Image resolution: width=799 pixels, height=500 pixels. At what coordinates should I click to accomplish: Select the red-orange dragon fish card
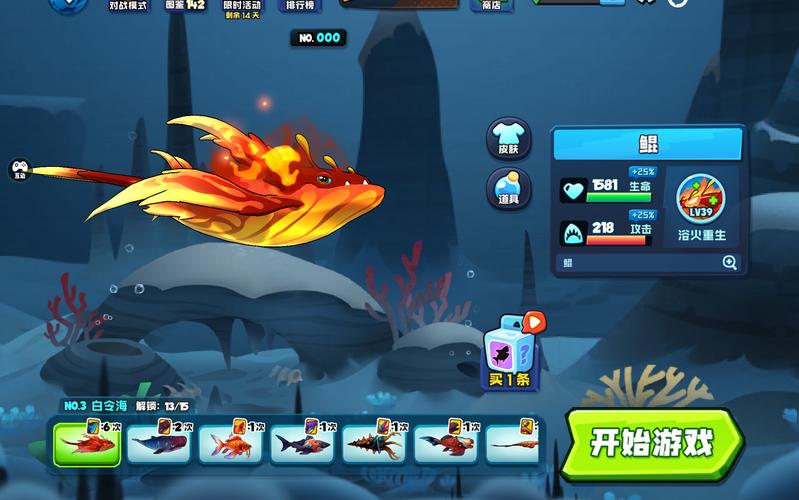(87, 441)
